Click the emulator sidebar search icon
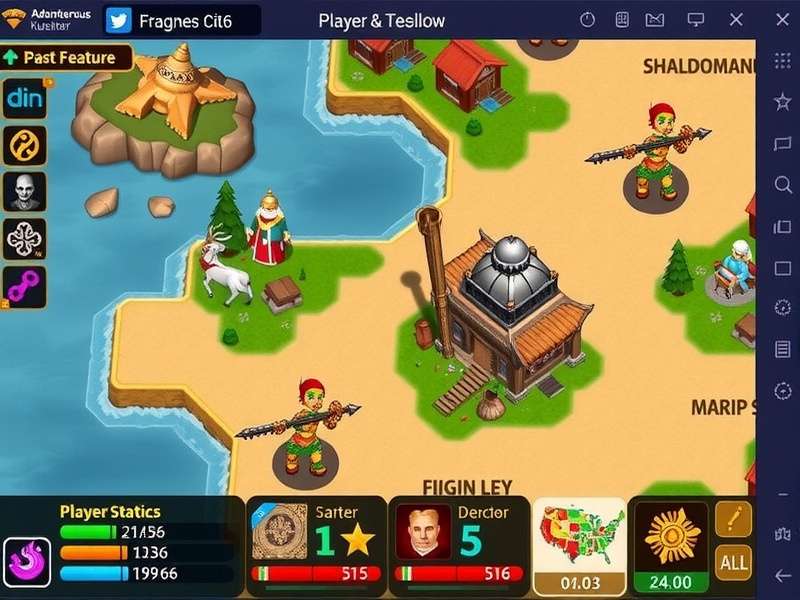This screenshot has height=600, width=800. pos(783,185)
